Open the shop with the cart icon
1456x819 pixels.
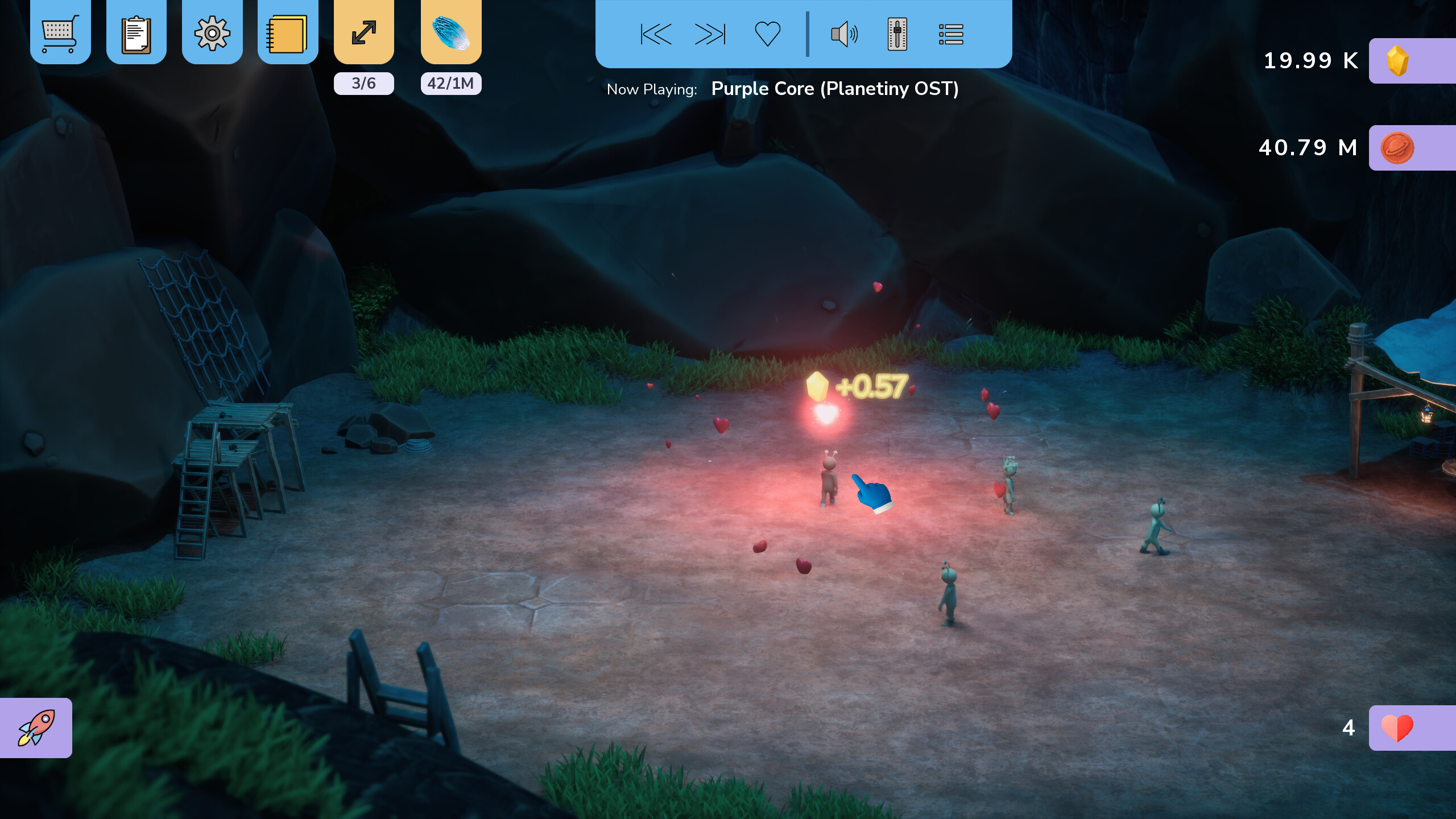(x=61, y=33)
